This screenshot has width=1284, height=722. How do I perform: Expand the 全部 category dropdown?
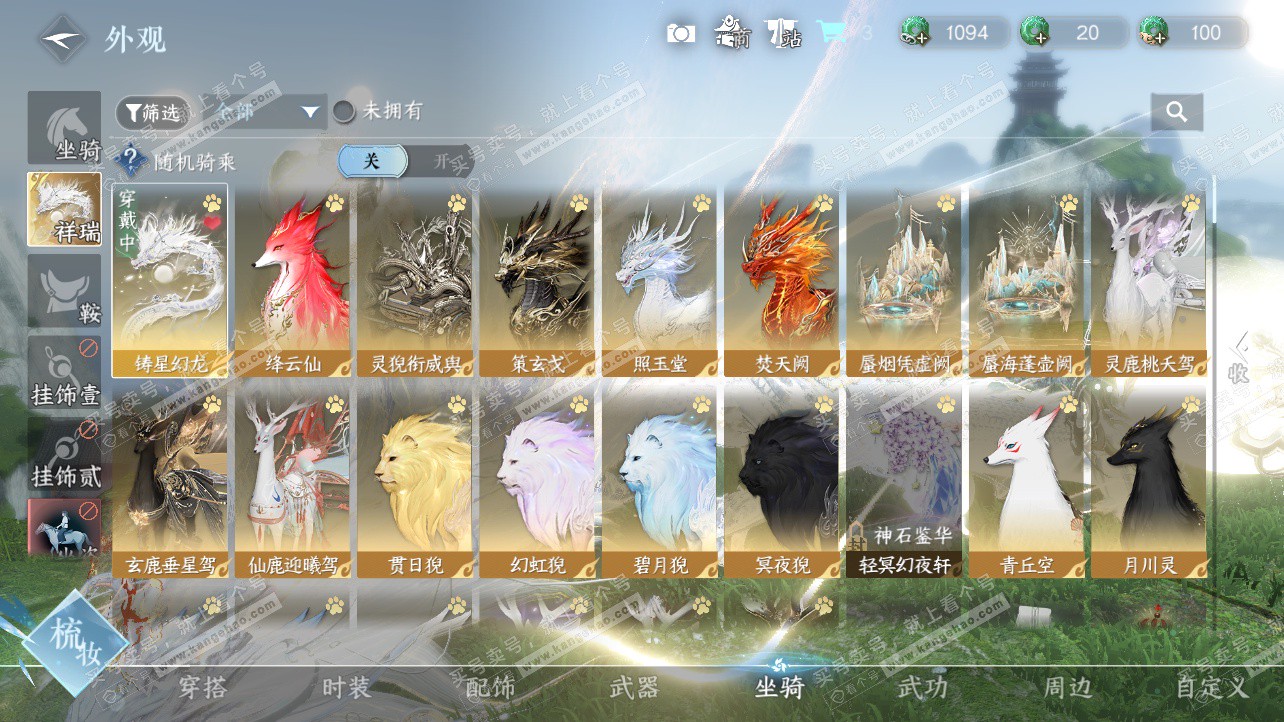pos(260,112)
